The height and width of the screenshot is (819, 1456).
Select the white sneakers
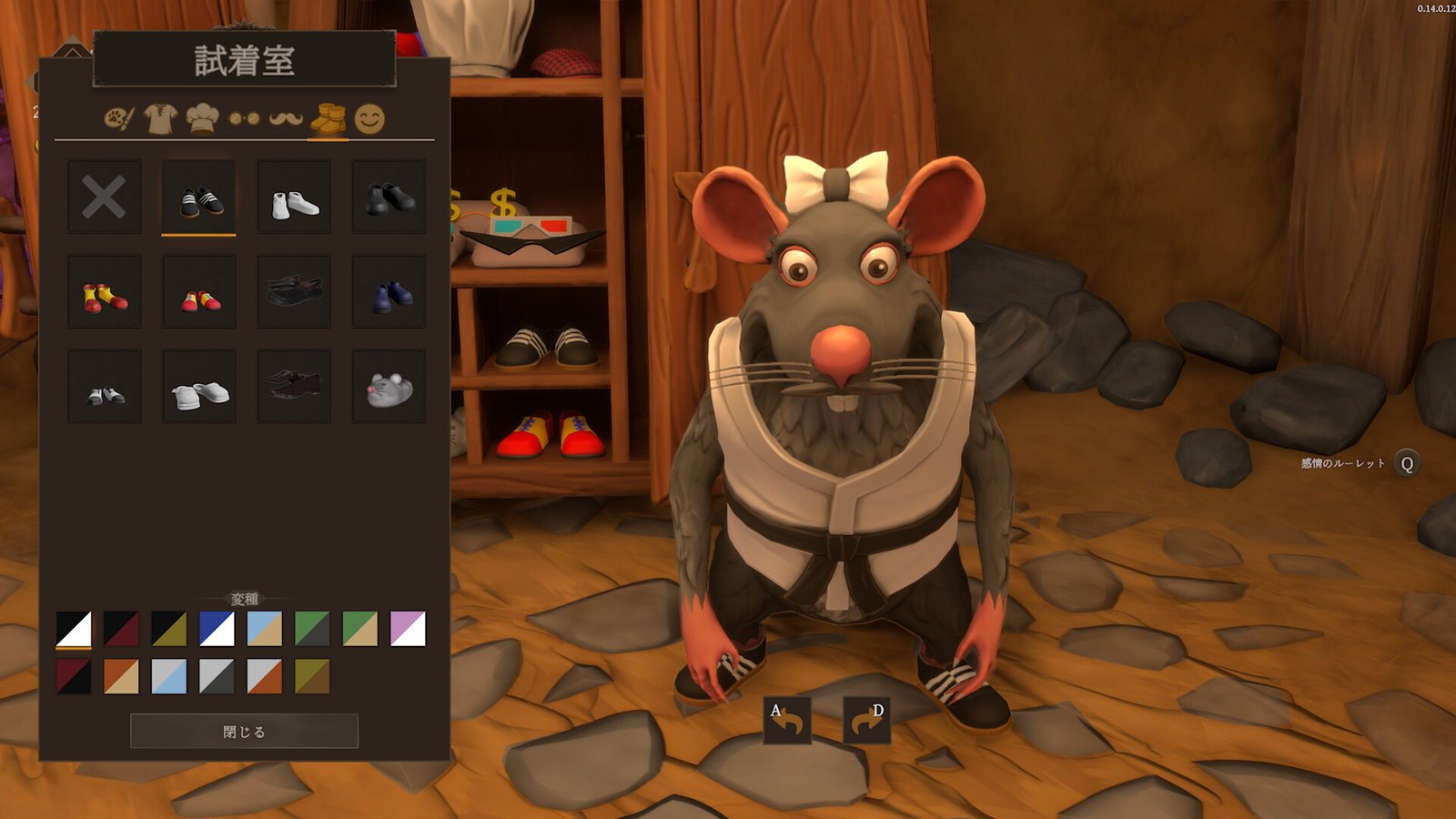[294, 197]
